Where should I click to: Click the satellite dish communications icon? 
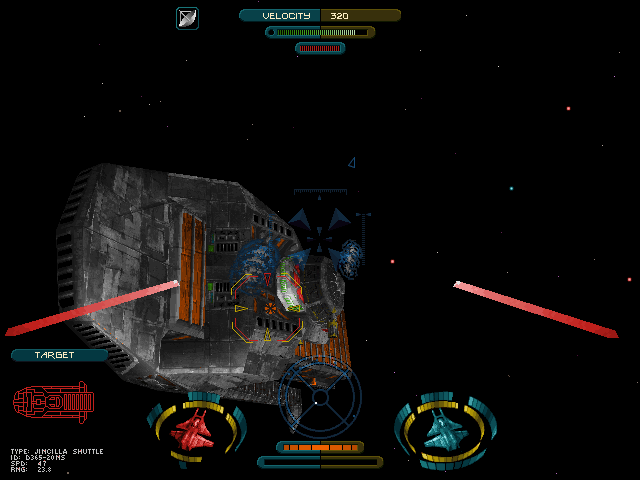pyautogui.click(x=187, y=18)
